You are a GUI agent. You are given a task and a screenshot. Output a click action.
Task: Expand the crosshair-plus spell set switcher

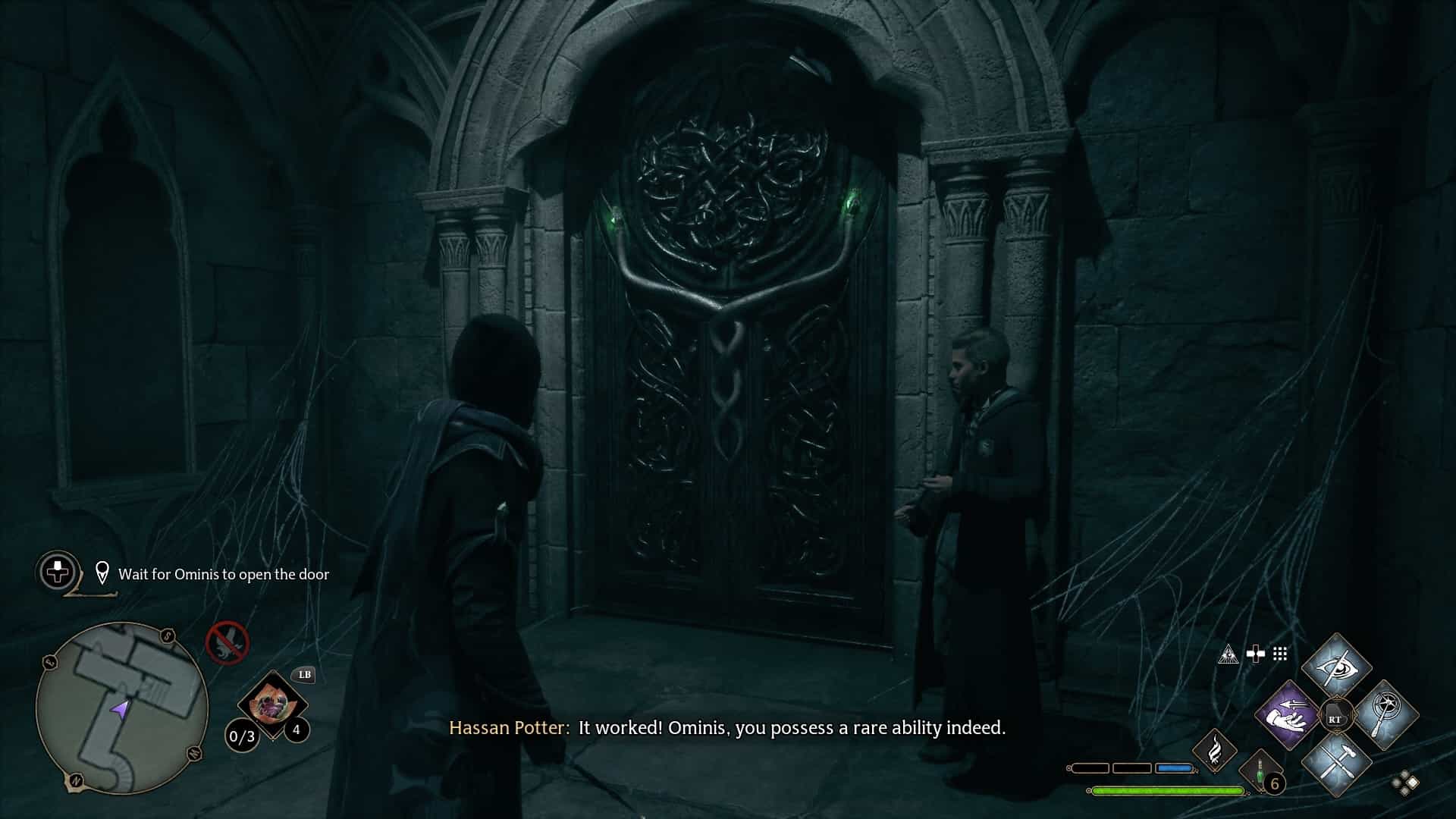pyautogui.click(x=1254, y=653)
